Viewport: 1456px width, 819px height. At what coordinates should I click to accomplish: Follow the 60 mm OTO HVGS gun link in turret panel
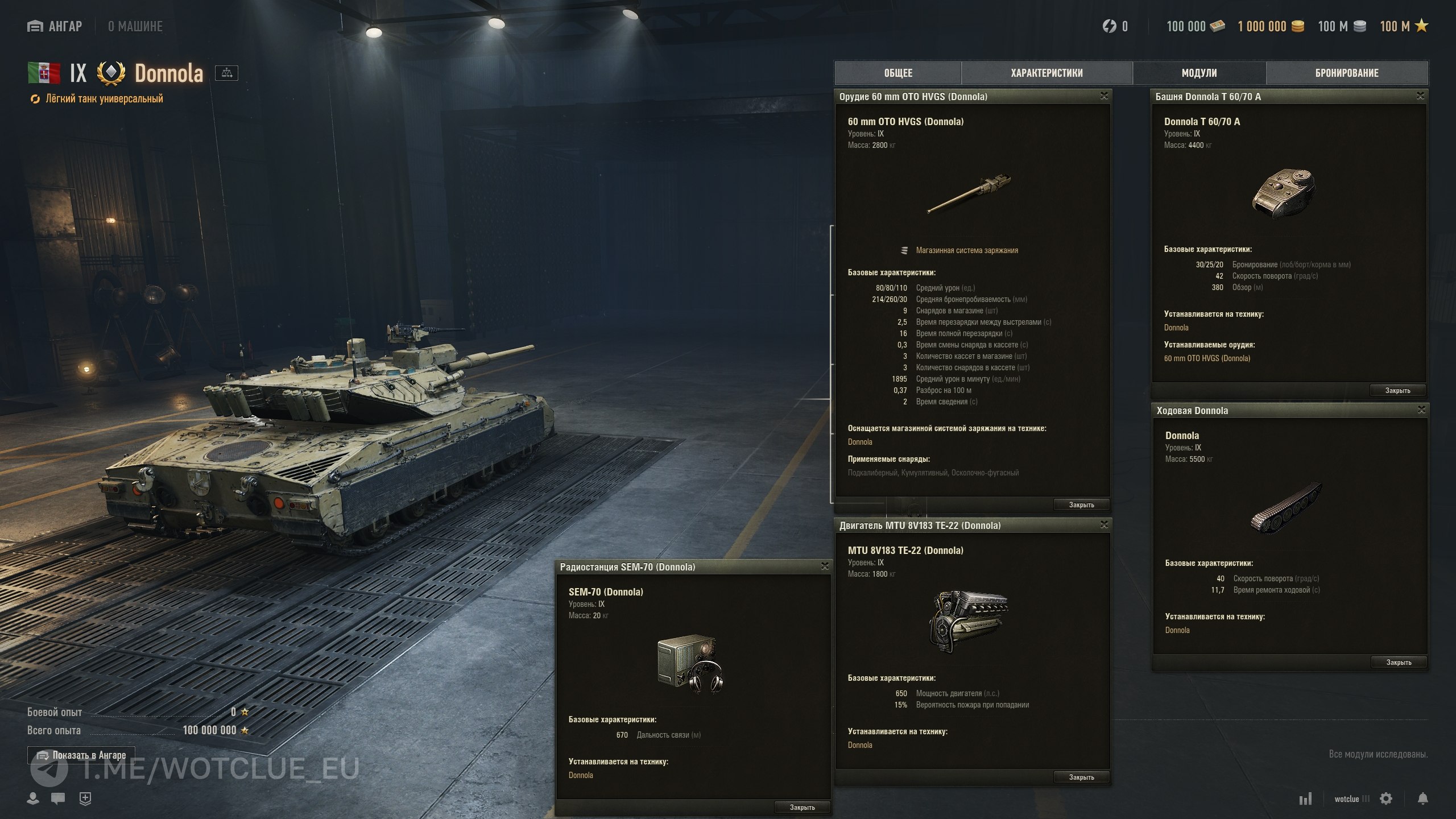tap(1207, 358)
